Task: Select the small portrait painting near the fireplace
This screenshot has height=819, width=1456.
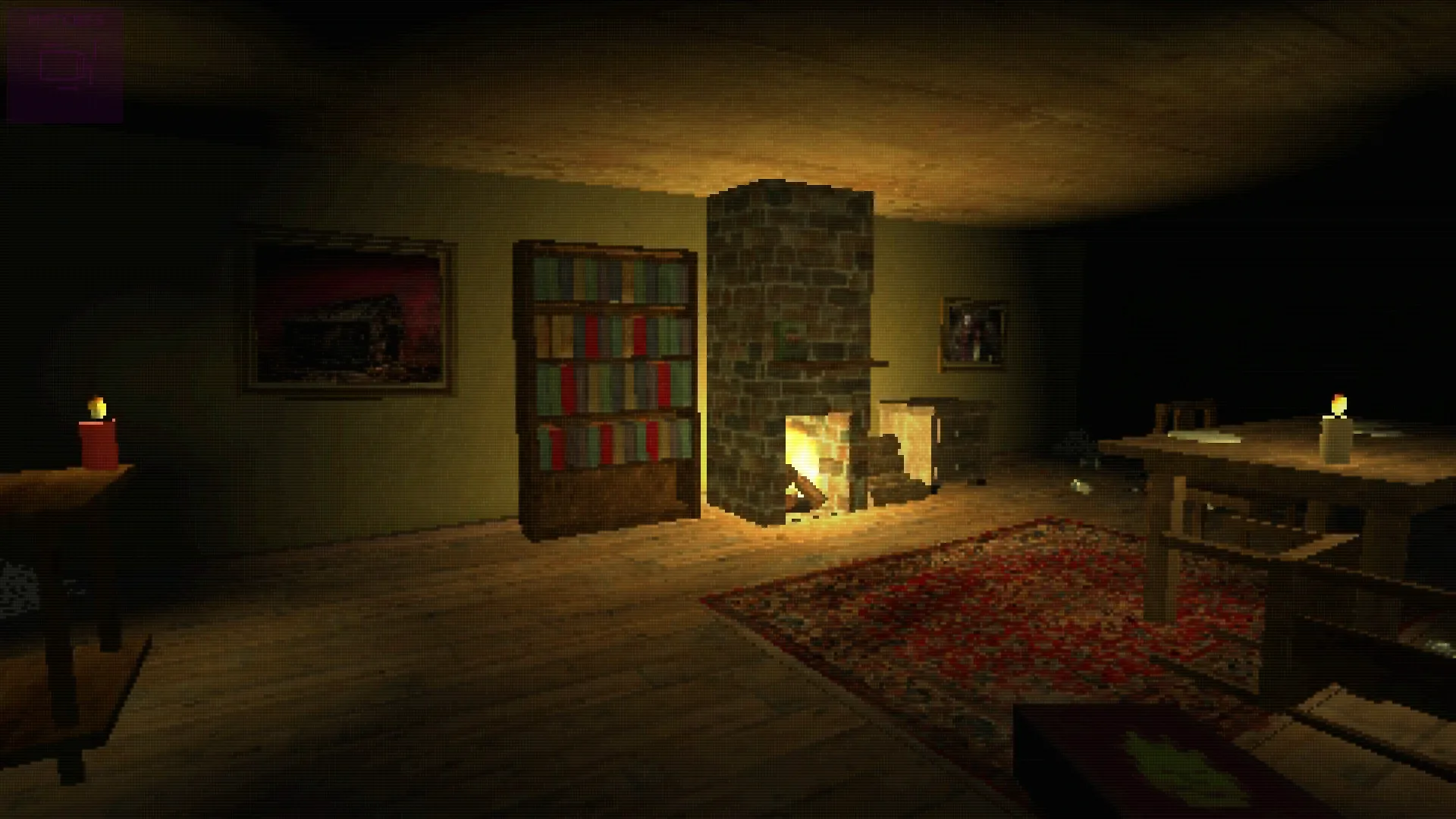Action: [x=974, y=334]
